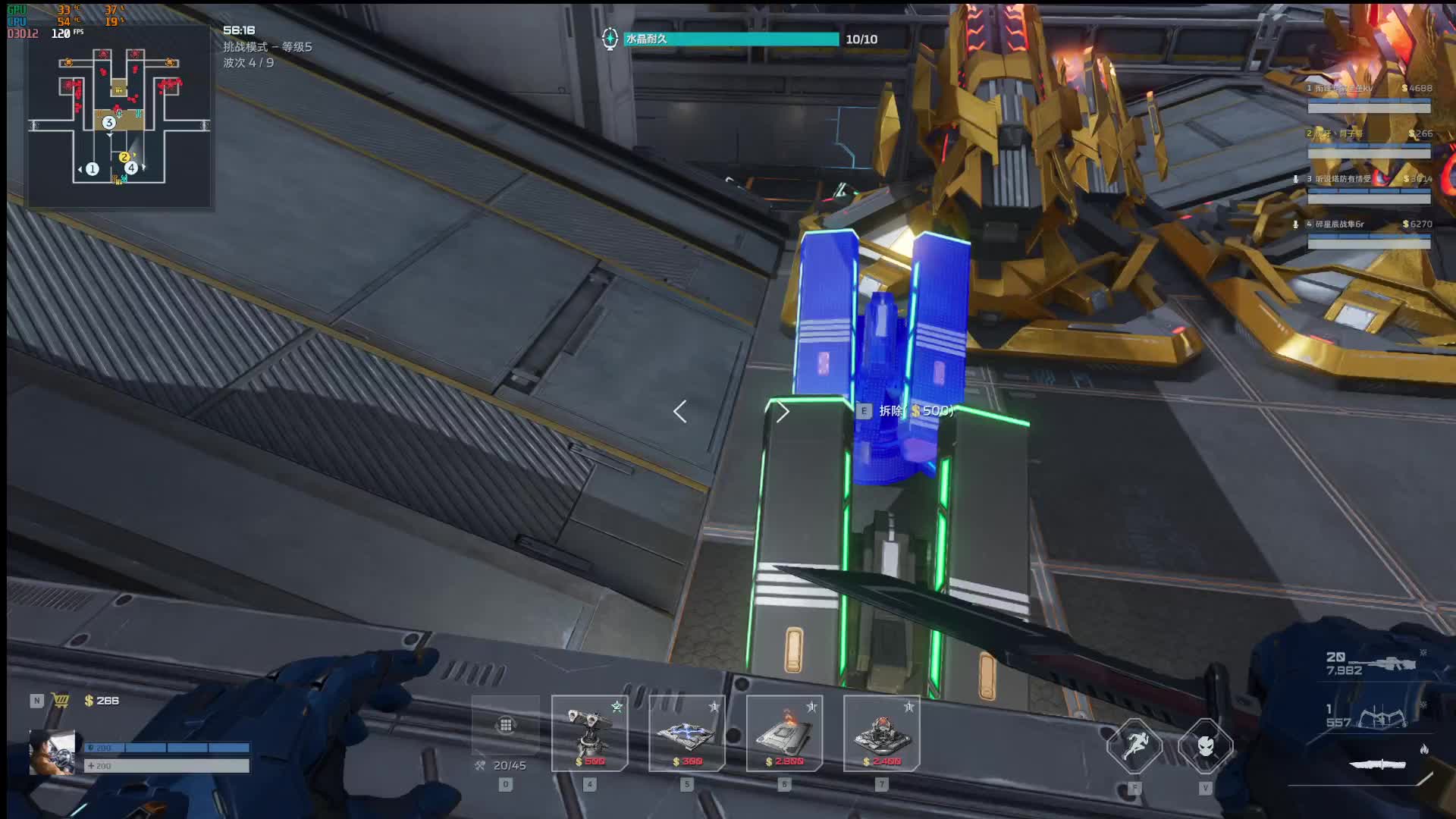Activate the sprint running-man ability
Screen dimensions: 1456x819
[1134, 746]
